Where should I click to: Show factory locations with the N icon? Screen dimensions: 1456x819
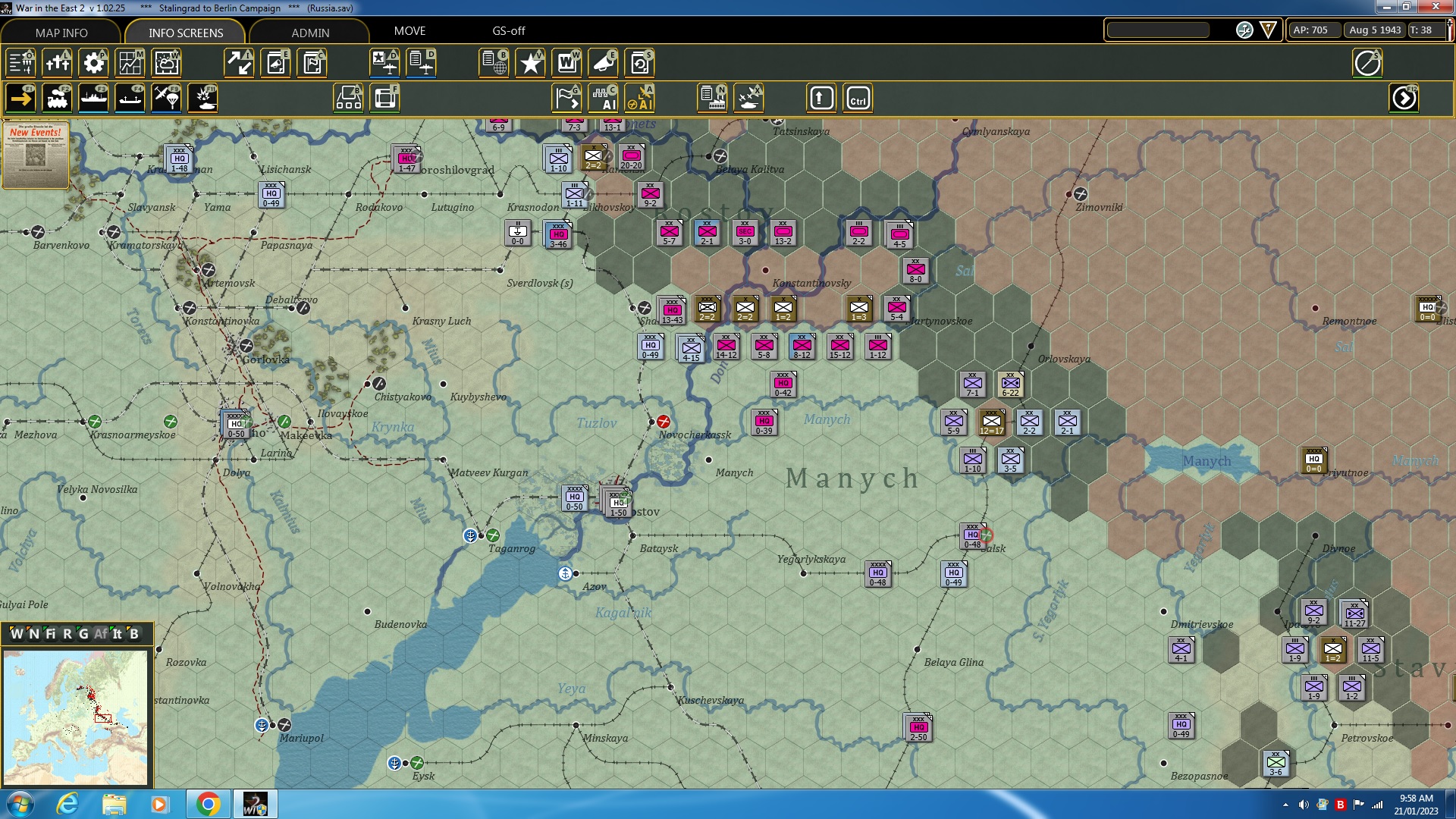pyautogui.click(x=712, y=98)
